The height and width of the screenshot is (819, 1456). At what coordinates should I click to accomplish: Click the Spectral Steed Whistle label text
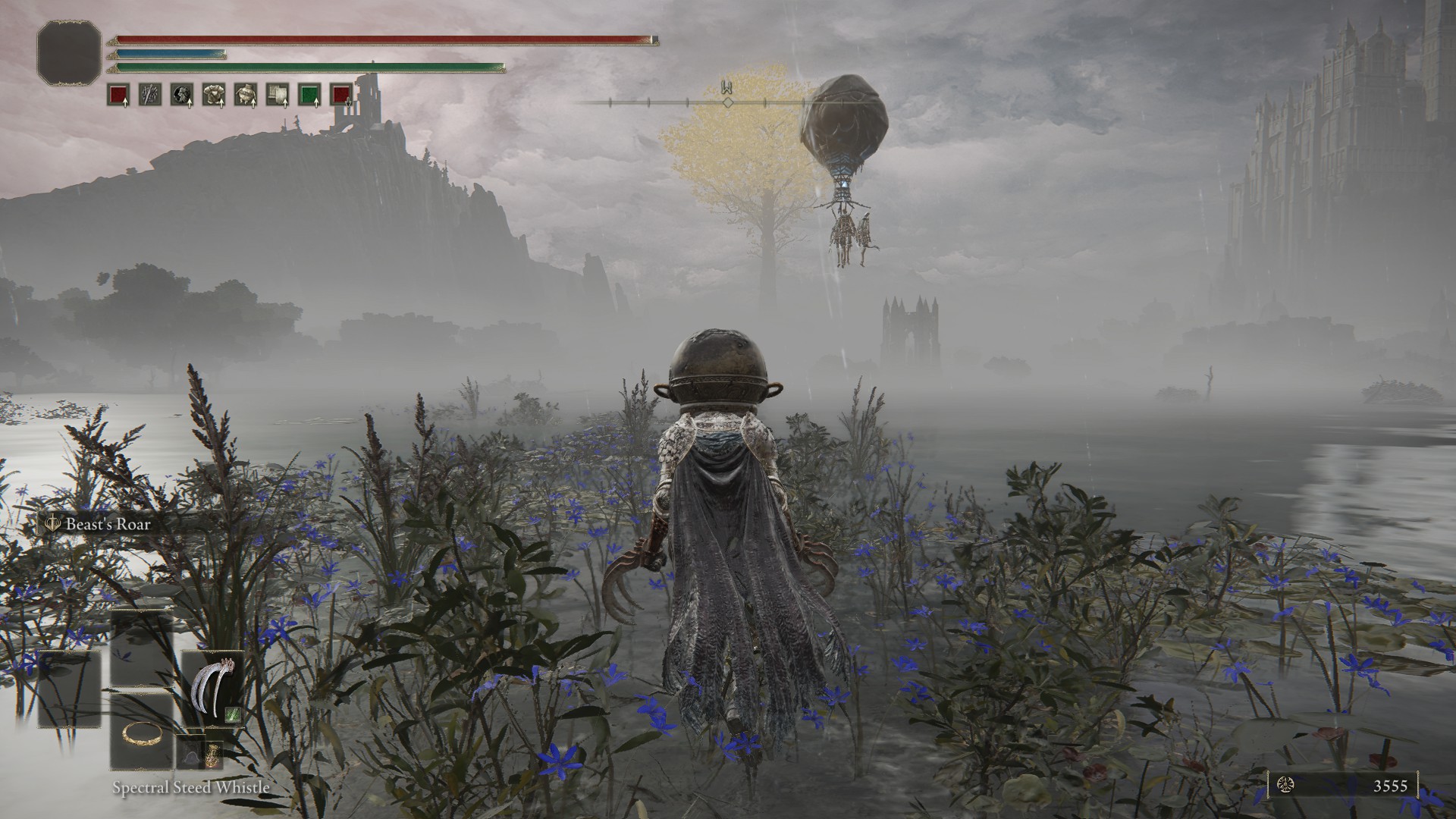pyautogui.click(x=190, y=789)
